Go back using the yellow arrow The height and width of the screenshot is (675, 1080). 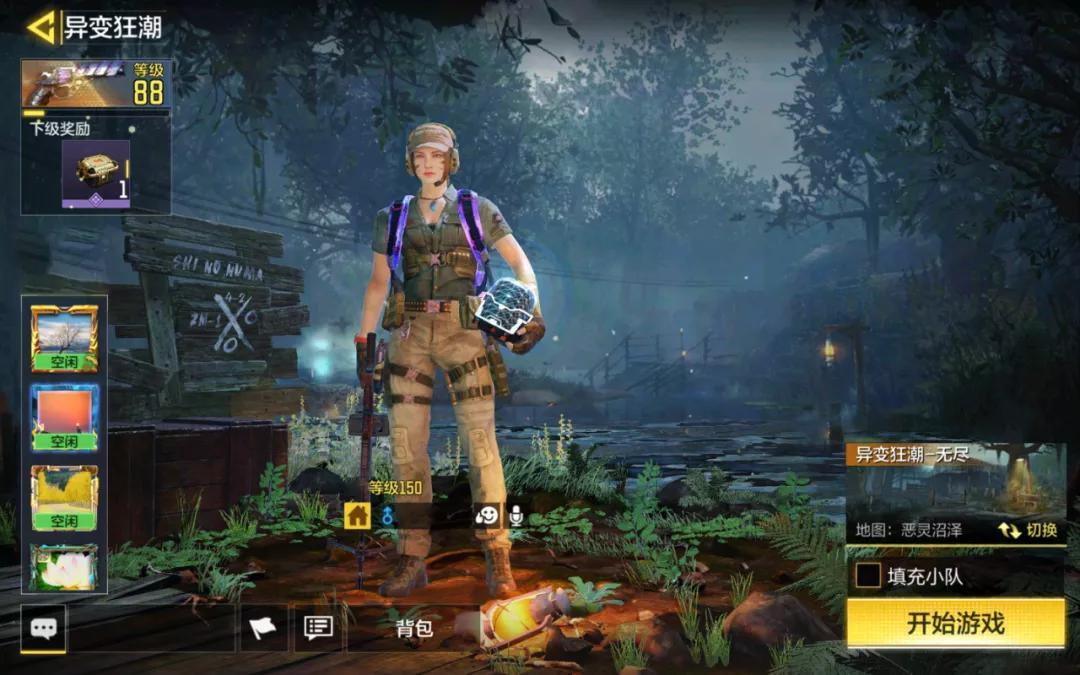point(41,27)
